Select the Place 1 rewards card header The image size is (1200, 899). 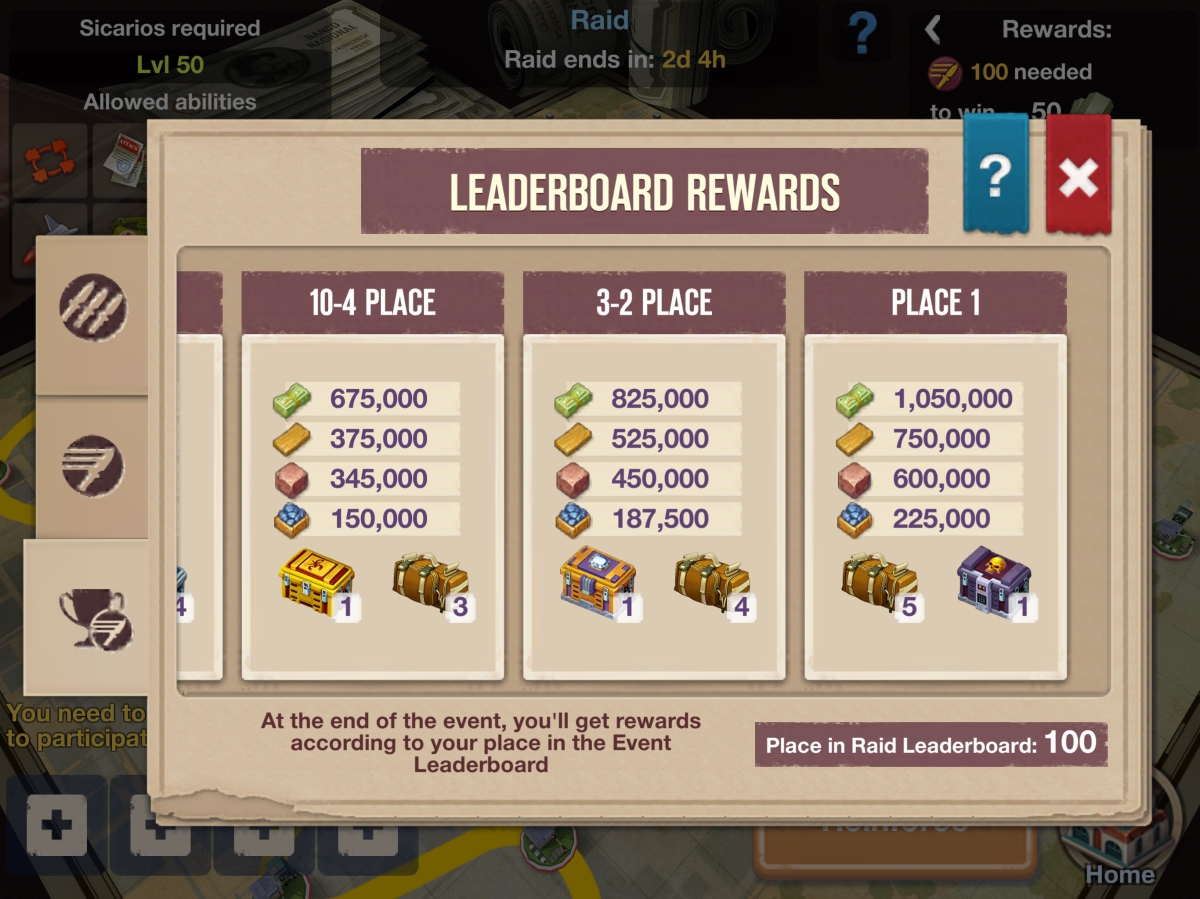(x=935, y=303)
